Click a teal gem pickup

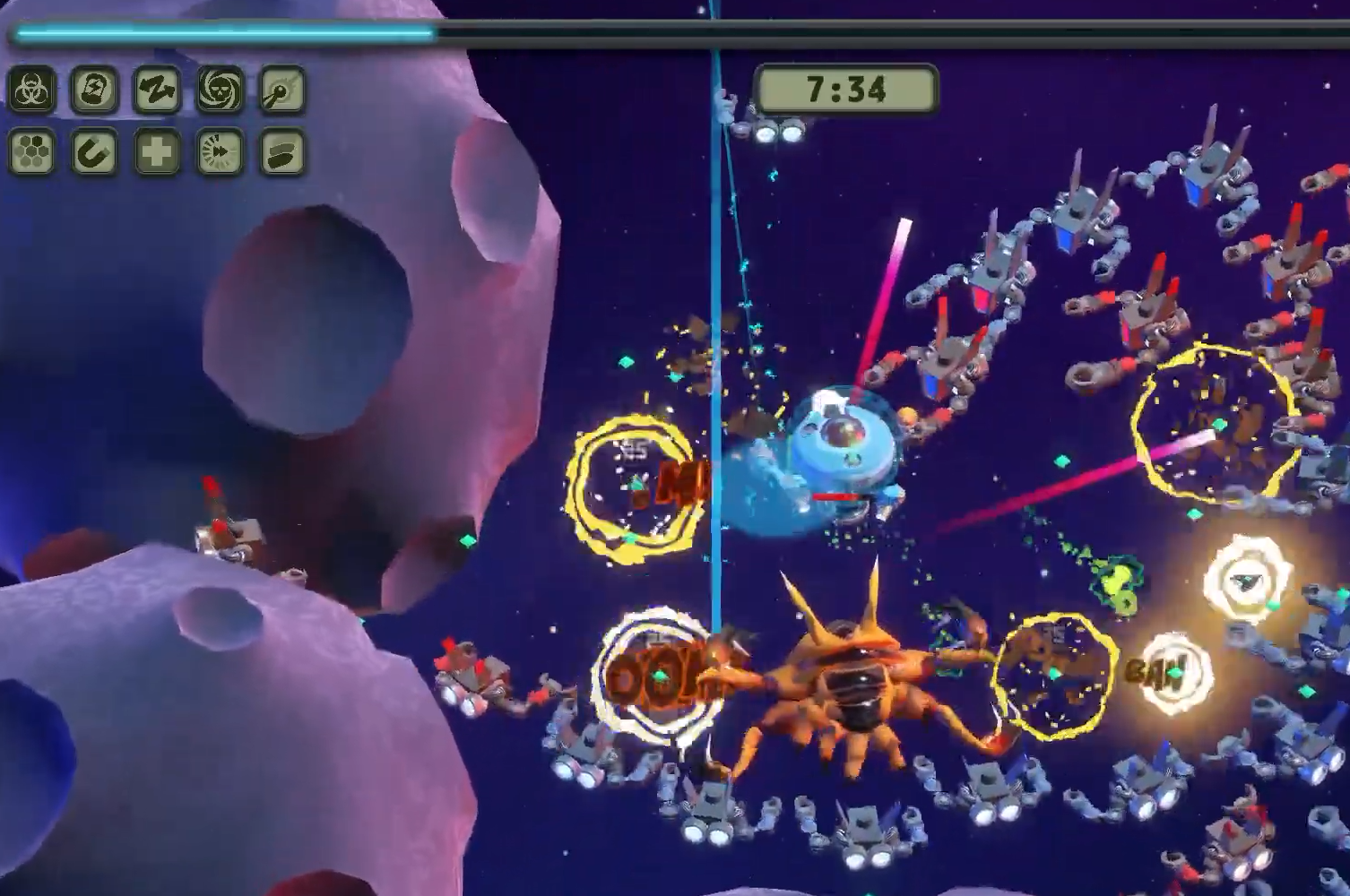[468, 539]
